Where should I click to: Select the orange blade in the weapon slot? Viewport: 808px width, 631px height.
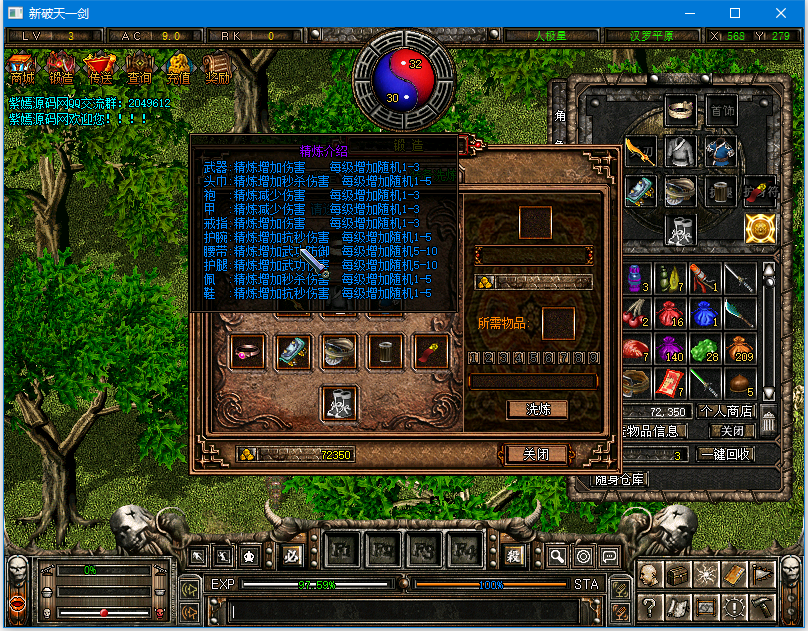pos(640,151)
